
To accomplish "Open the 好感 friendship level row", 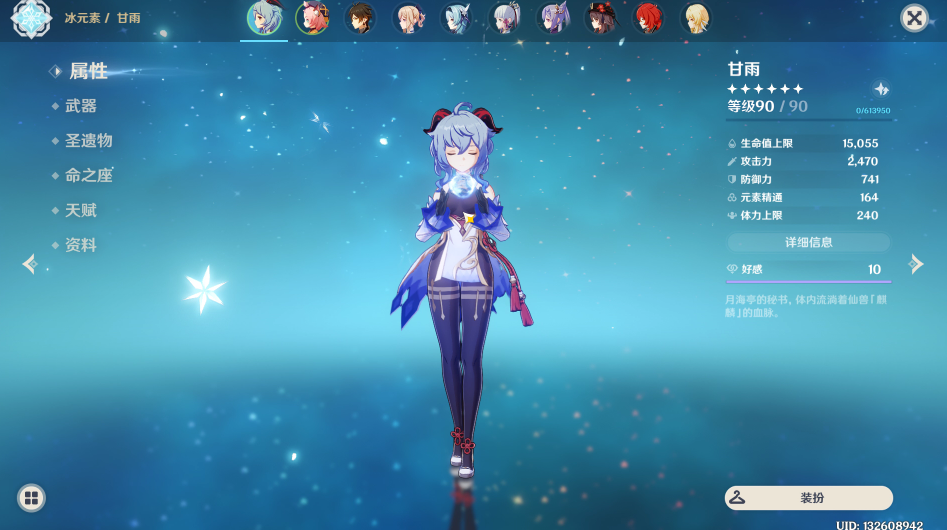I will [x=808, y=270].
